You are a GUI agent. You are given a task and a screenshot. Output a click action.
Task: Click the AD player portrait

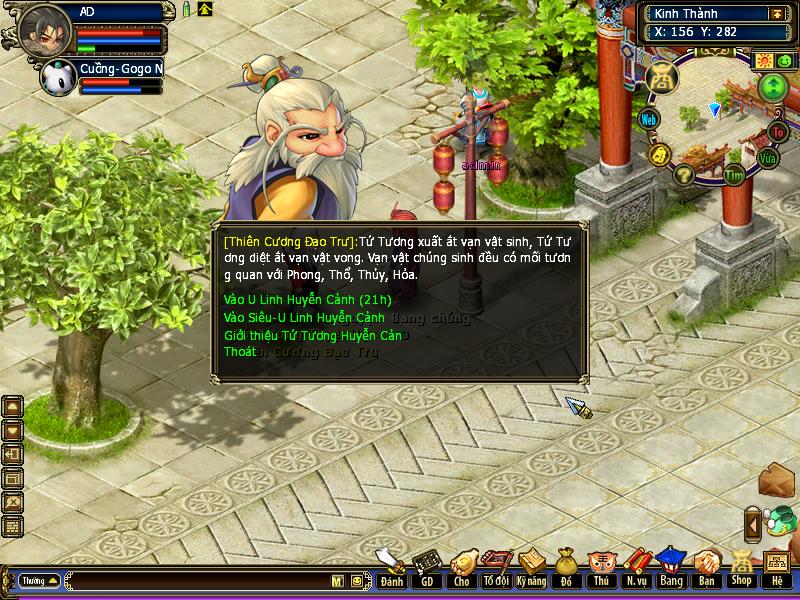pyautogui.click(x=44, y=30)
